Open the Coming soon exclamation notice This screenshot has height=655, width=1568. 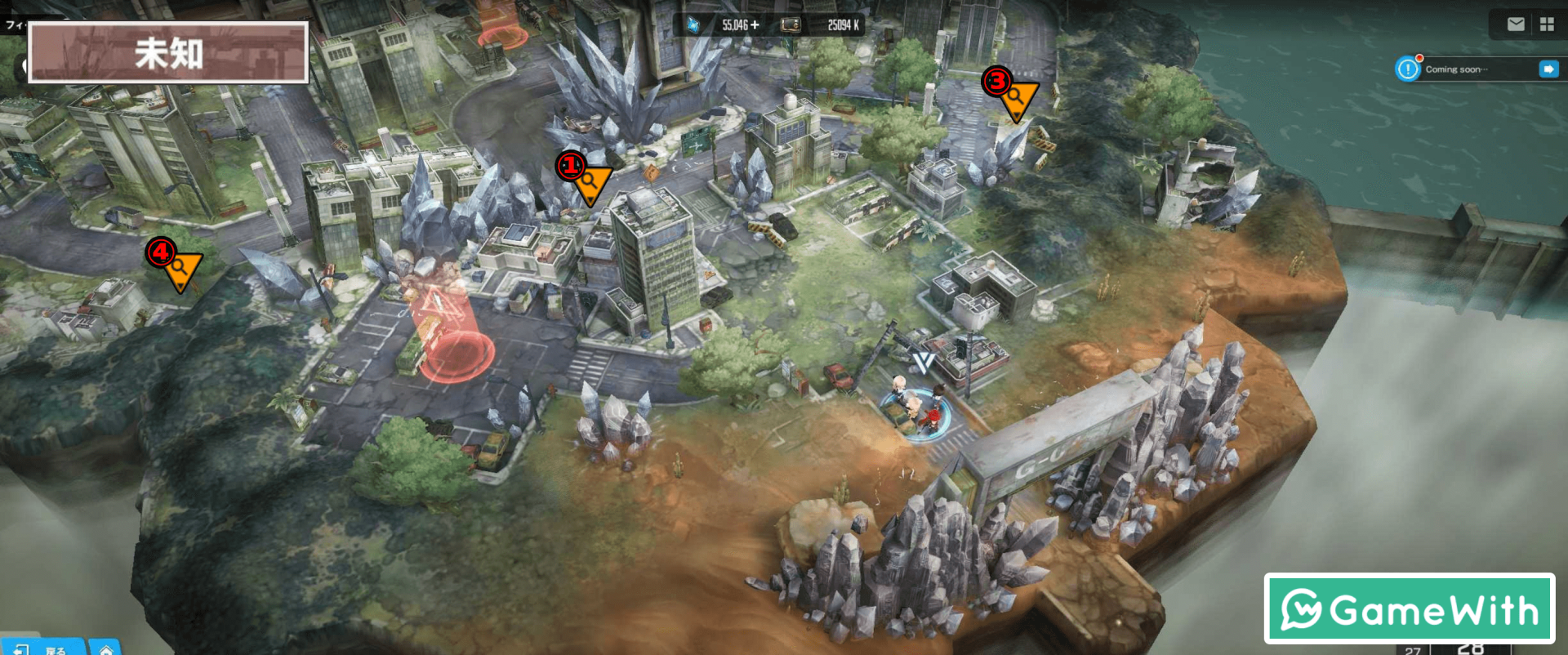click(x=1408, y=69)
